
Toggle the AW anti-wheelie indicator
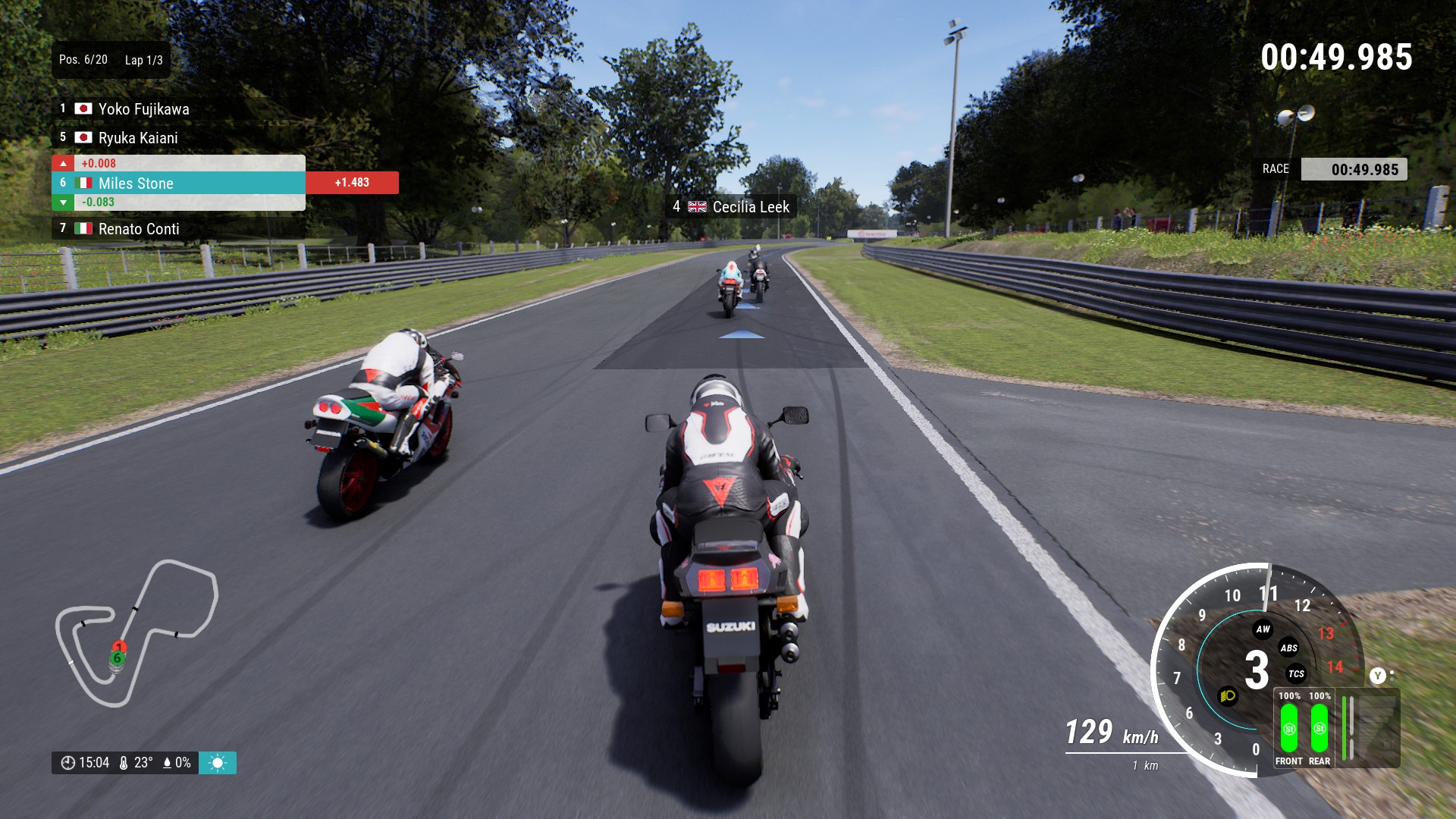coord(1263,629)
